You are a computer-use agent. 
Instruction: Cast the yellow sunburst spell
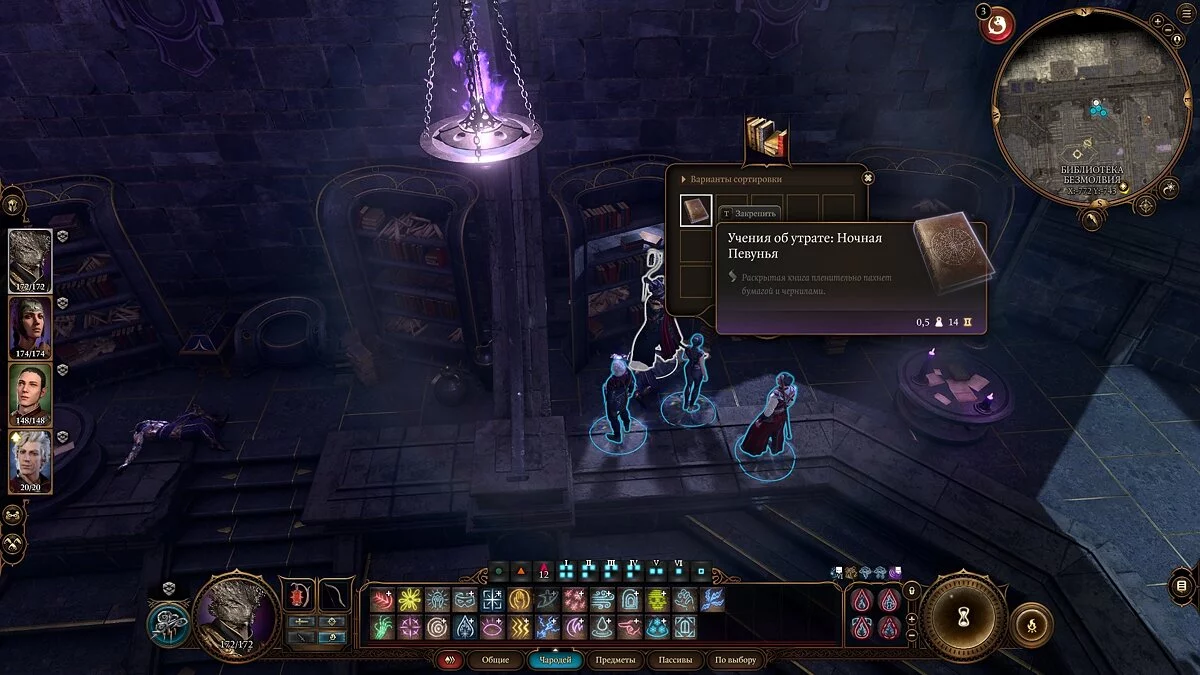coord(409,600)
